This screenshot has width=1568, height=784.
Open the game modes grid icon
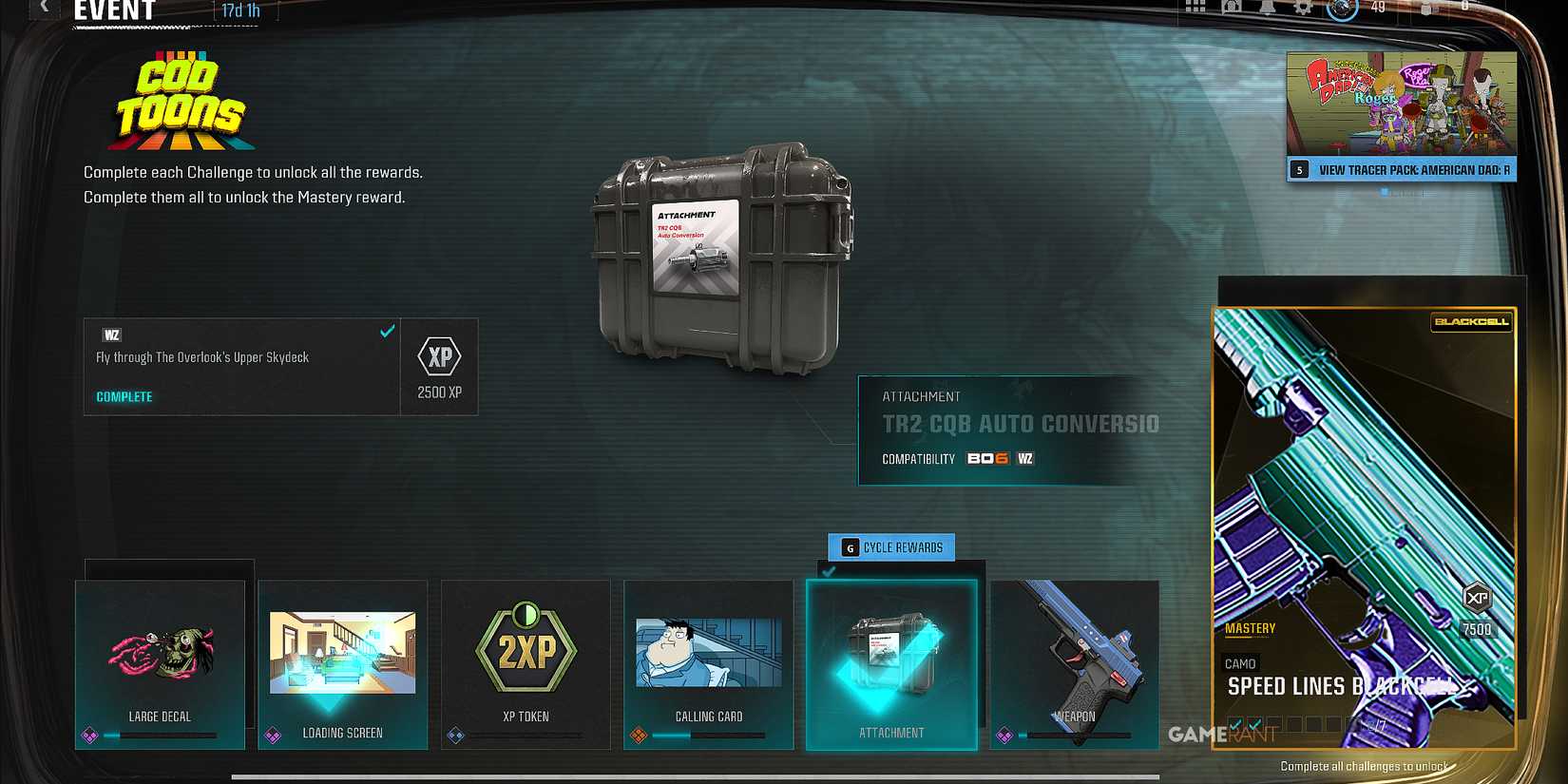click(1195, 8)
